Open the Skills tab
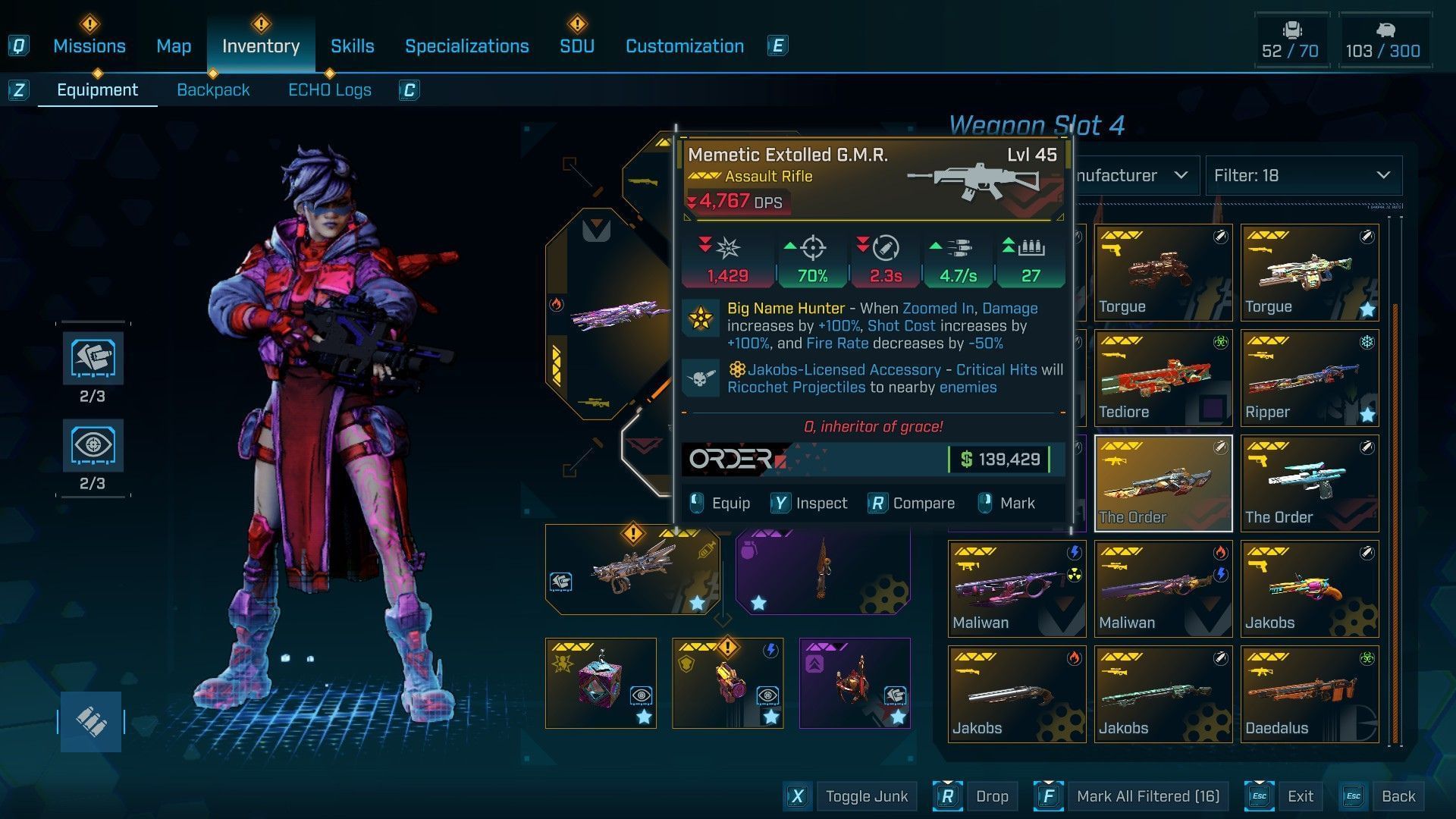 (x=352, y=46)
